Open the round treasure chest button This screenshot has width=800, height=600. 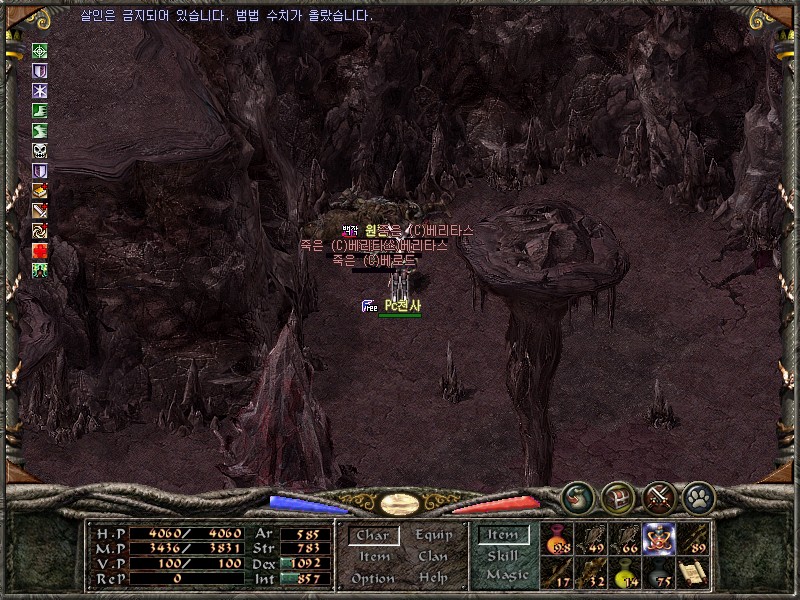click(617, 496)
